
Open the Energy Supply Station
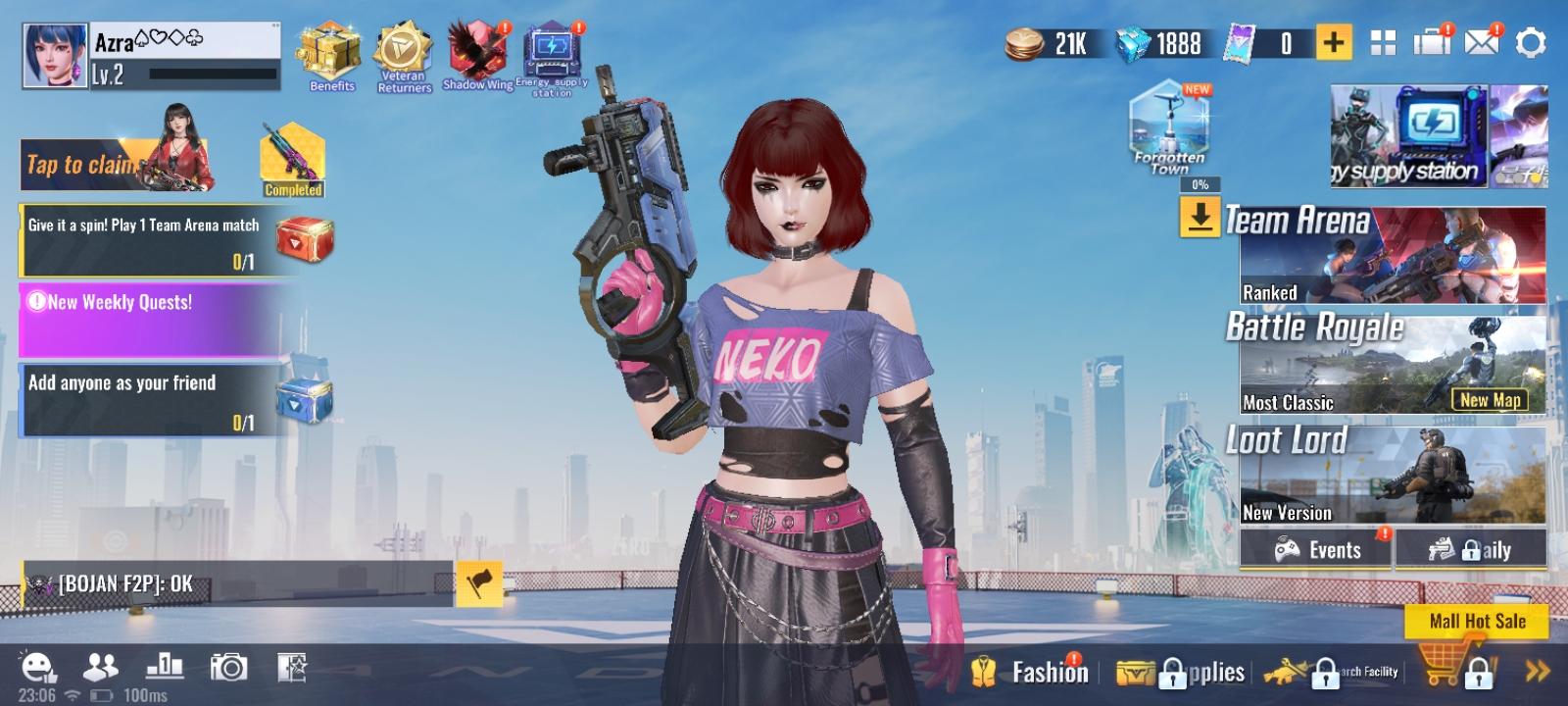[549, 49]
